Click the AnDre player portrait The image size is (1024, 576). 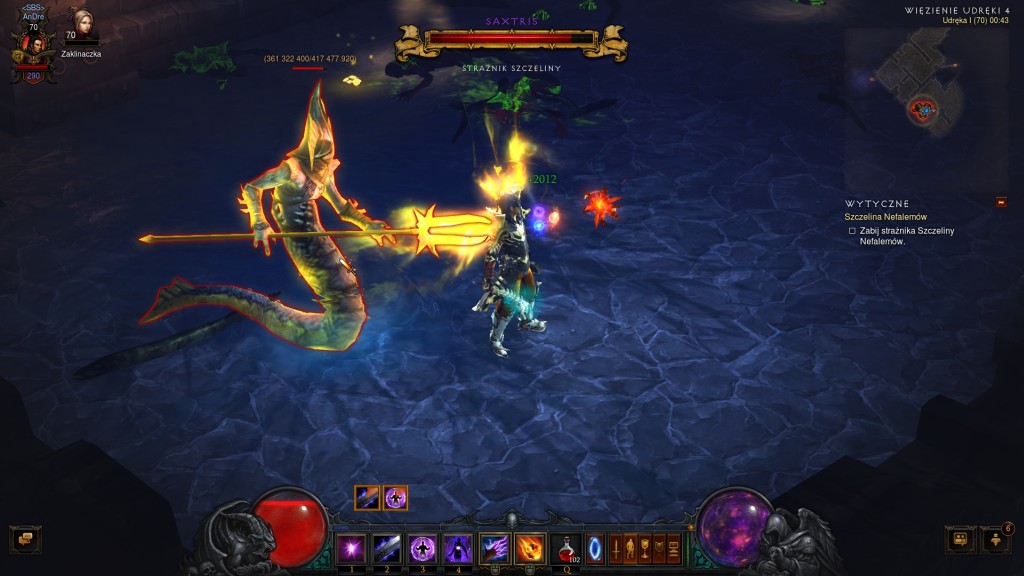pos(31,47)
